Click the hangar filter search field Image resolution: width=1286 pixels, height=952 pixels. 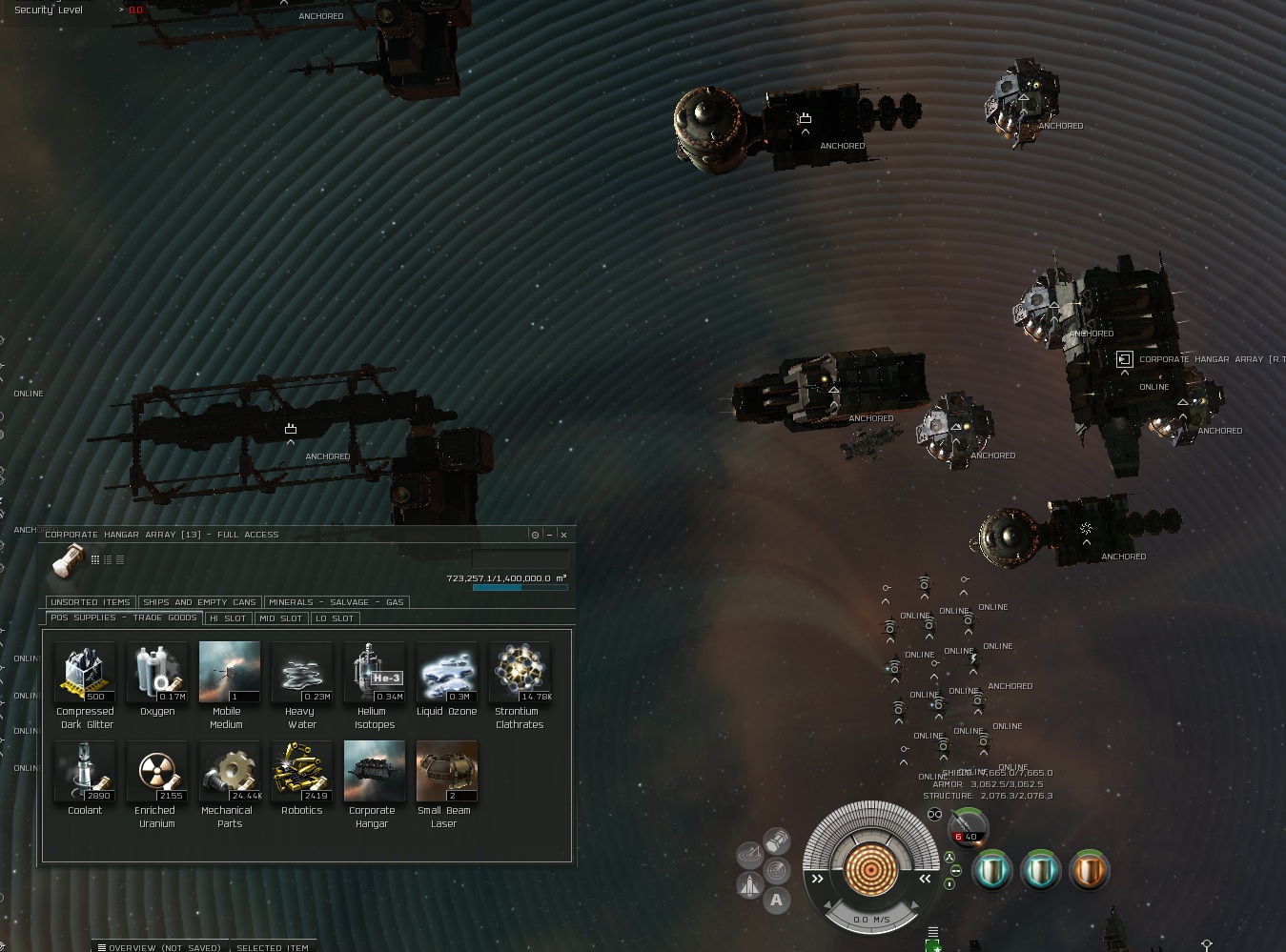coord(521,559)
